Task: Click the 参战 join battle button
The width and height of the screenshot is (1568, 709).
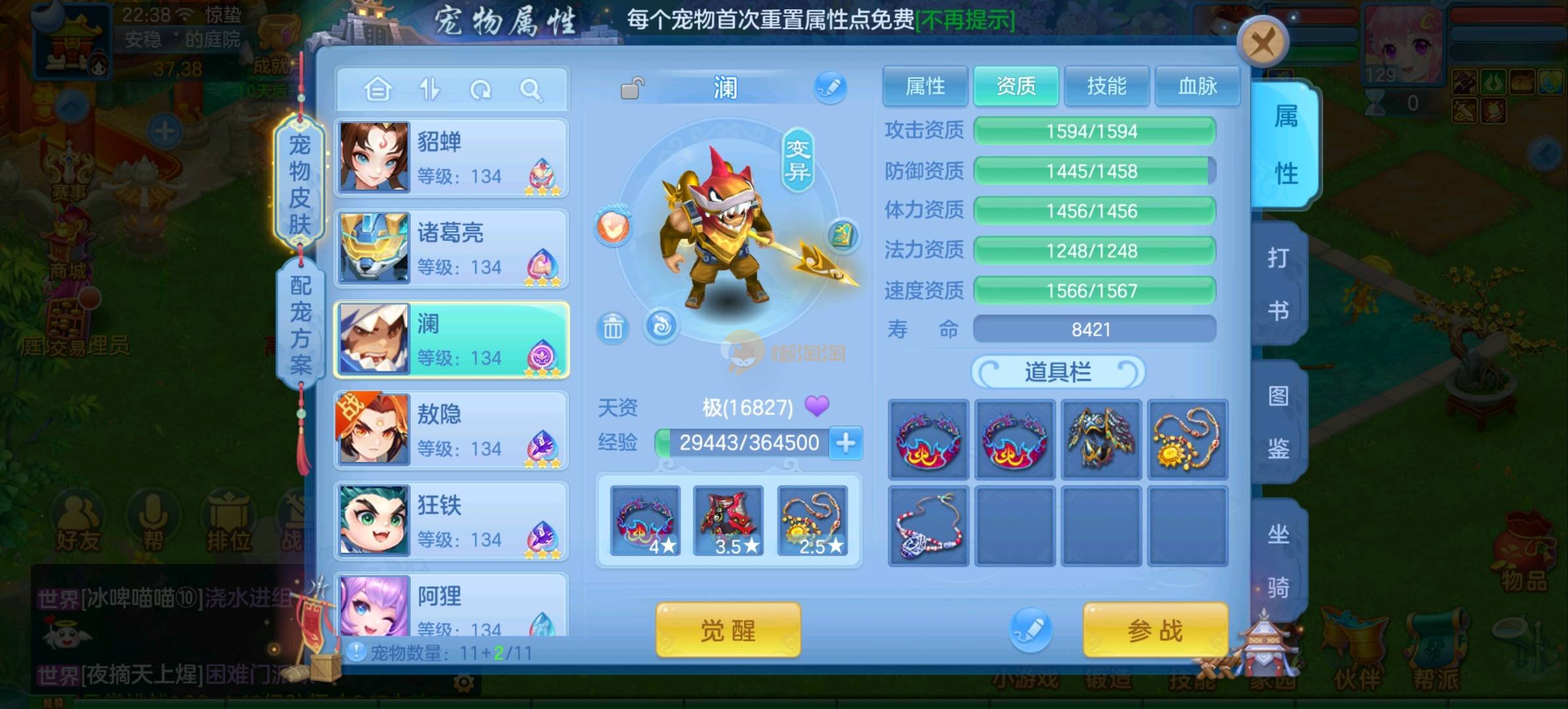Action: [x=1155, y=630]
